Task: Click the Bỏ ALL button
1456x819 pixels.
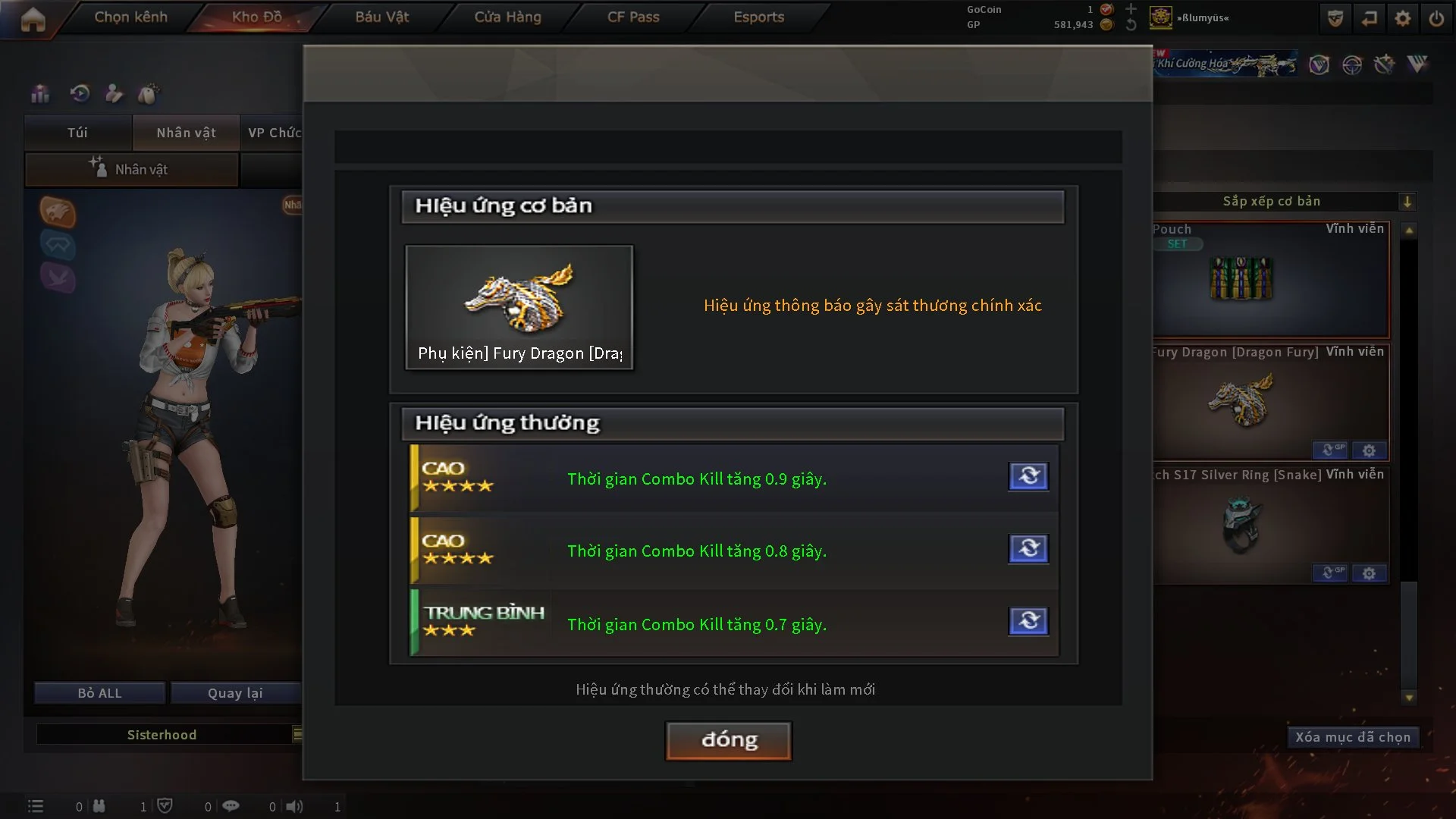Action: click(x=99, y=693)
